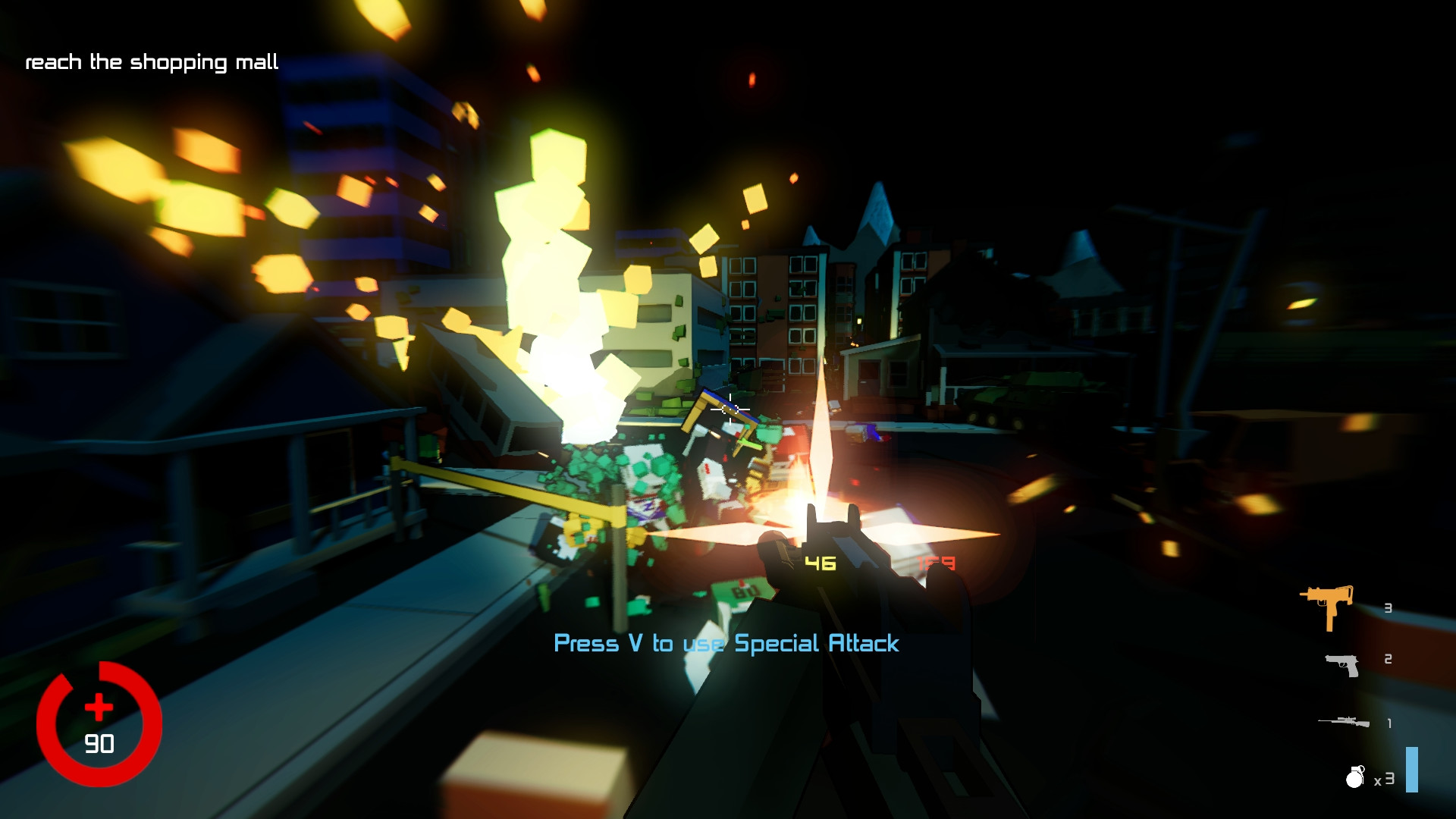1456x819 pixels.
Task: Click the crosshair at screen center
Action: (x=730, y=409)
